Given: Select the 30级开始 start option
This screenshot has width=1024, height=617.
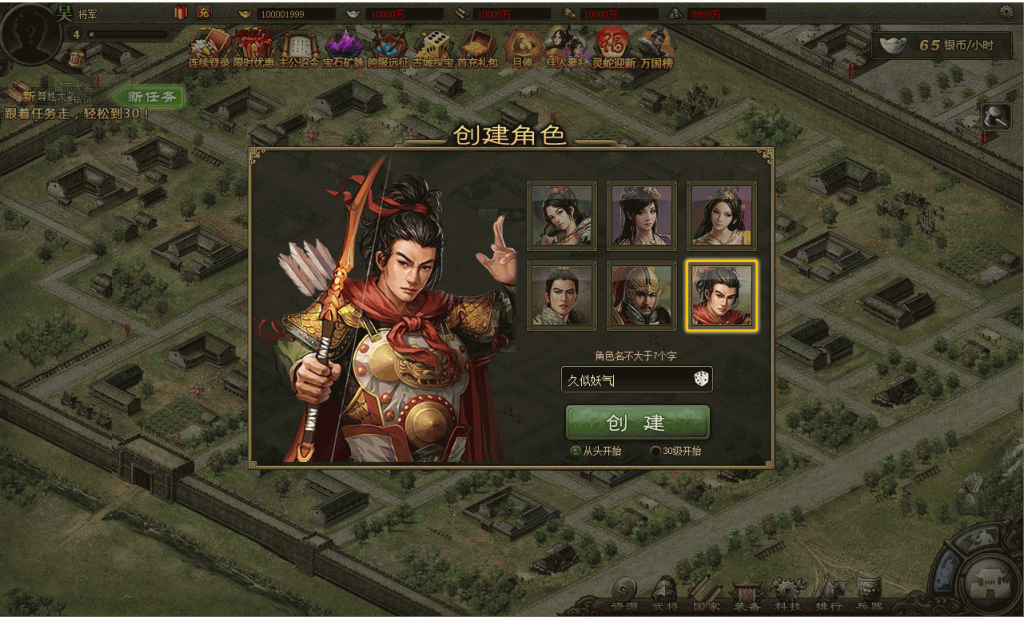Looking at the screenshot, I should 656,451.
